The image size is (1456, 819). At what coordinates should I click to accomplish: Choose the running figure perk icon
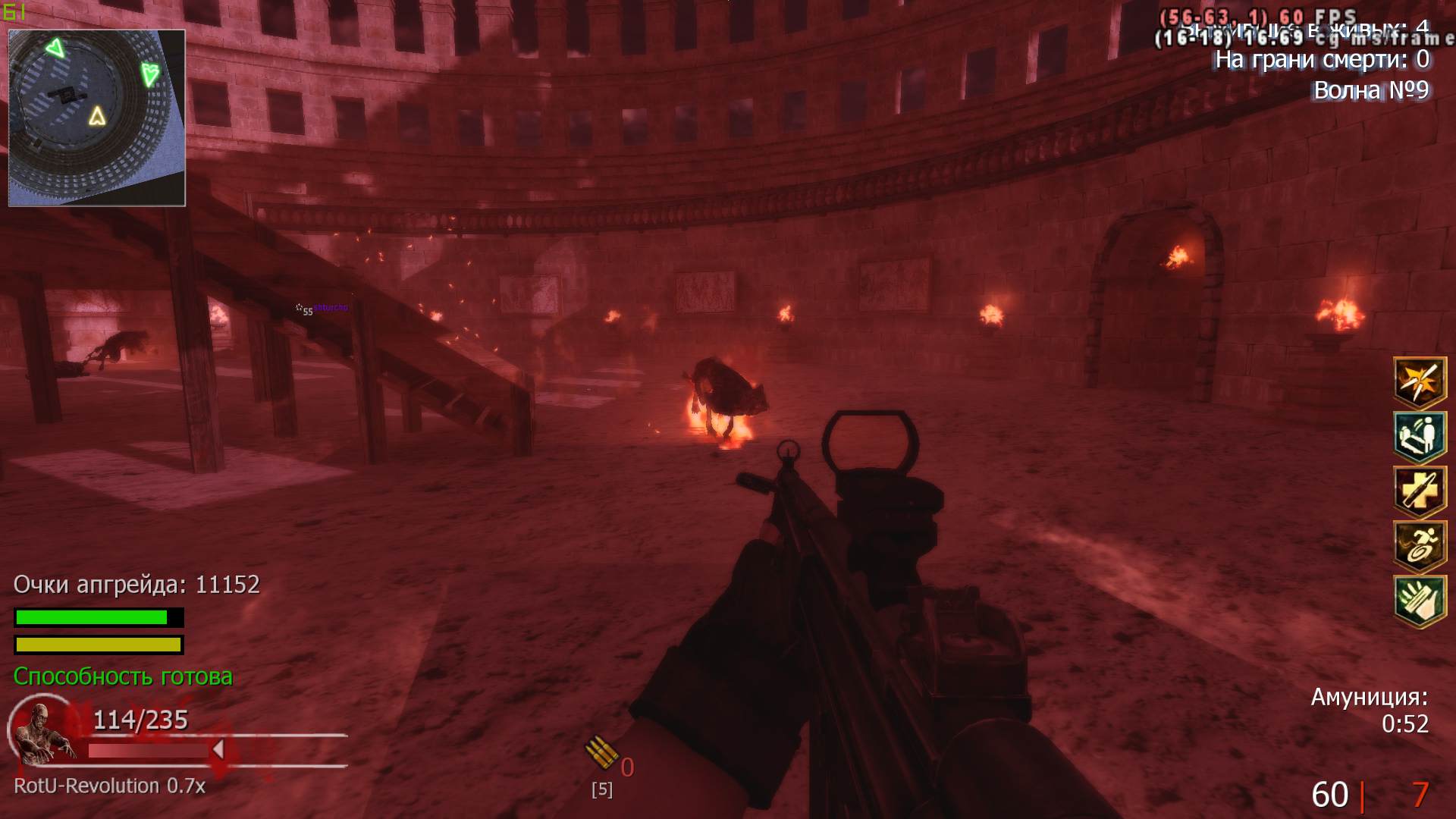click(x=1414, y=546)
